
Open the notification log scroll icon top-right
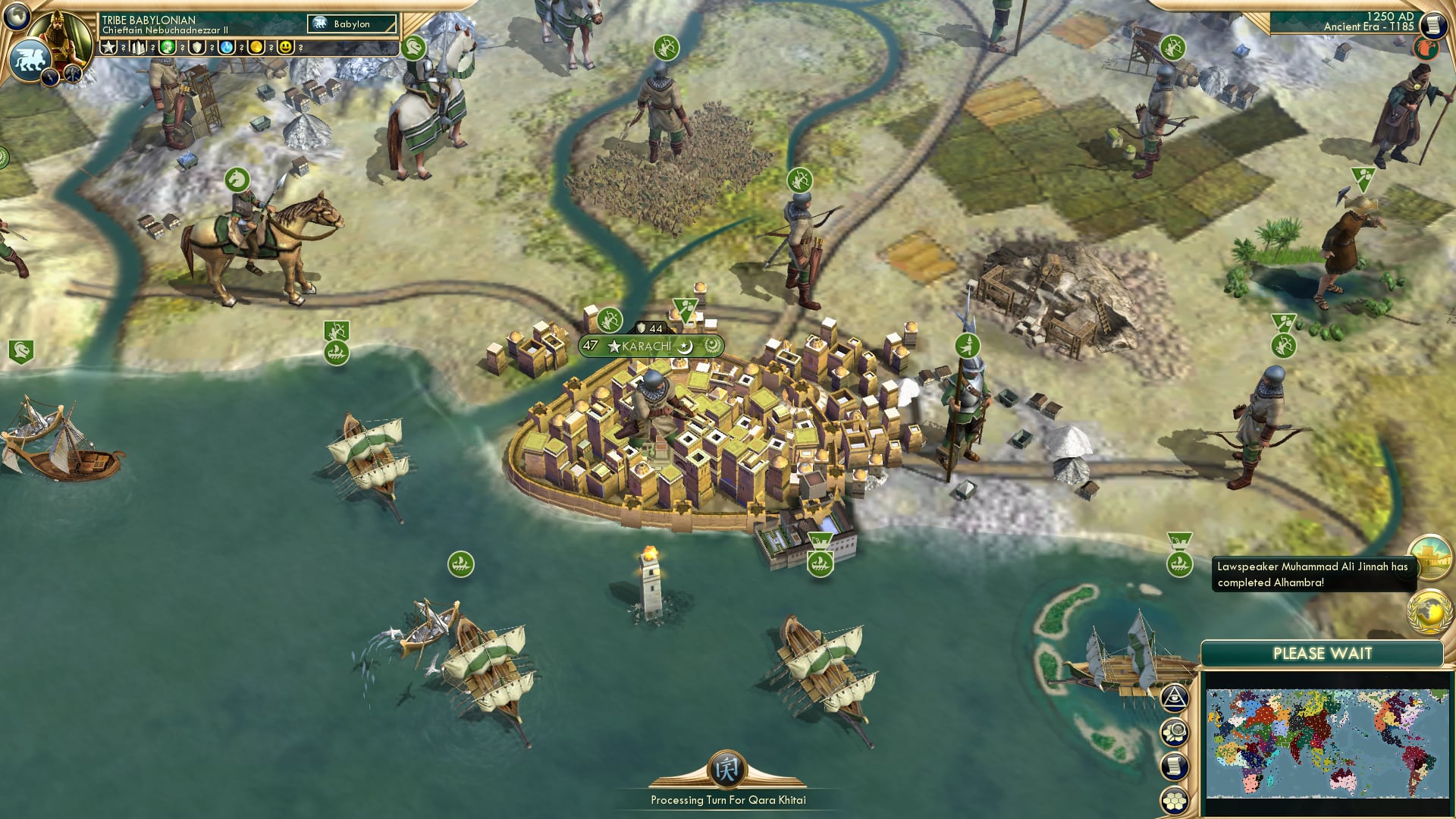coord(1434,24)
